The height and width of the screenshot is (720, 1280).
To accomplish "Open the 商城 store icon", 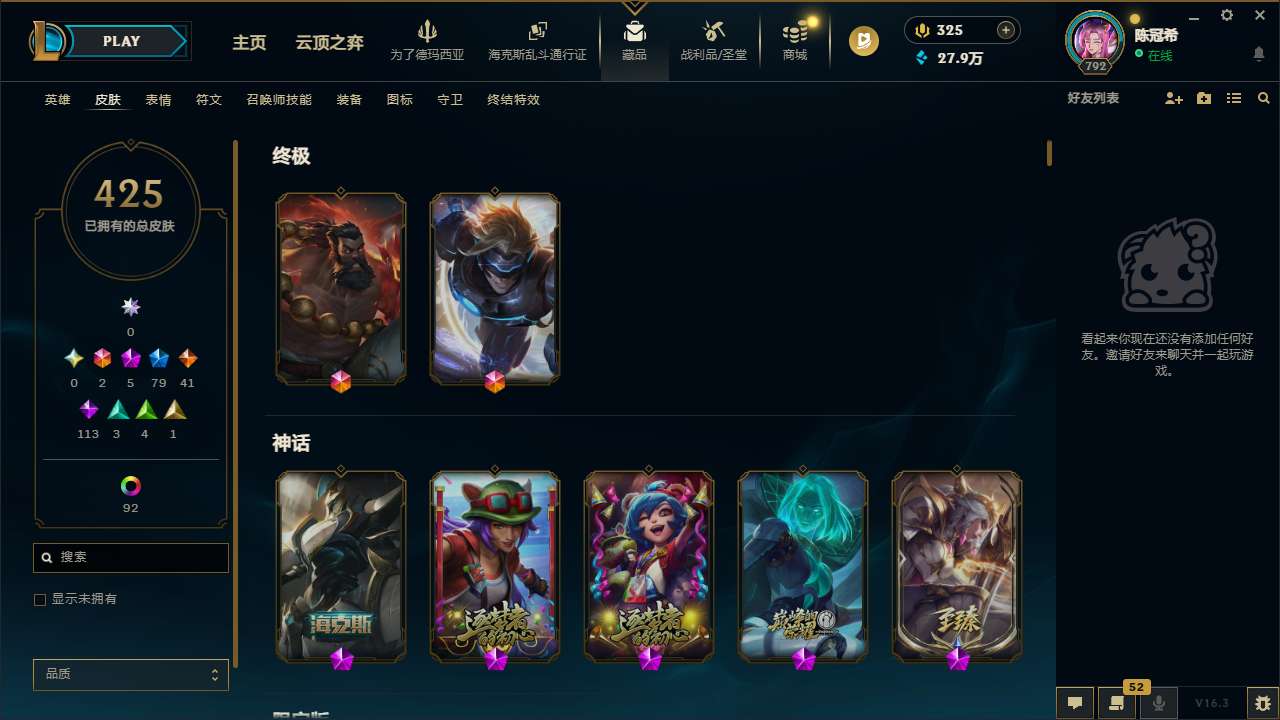I will (x=794, y=32).
